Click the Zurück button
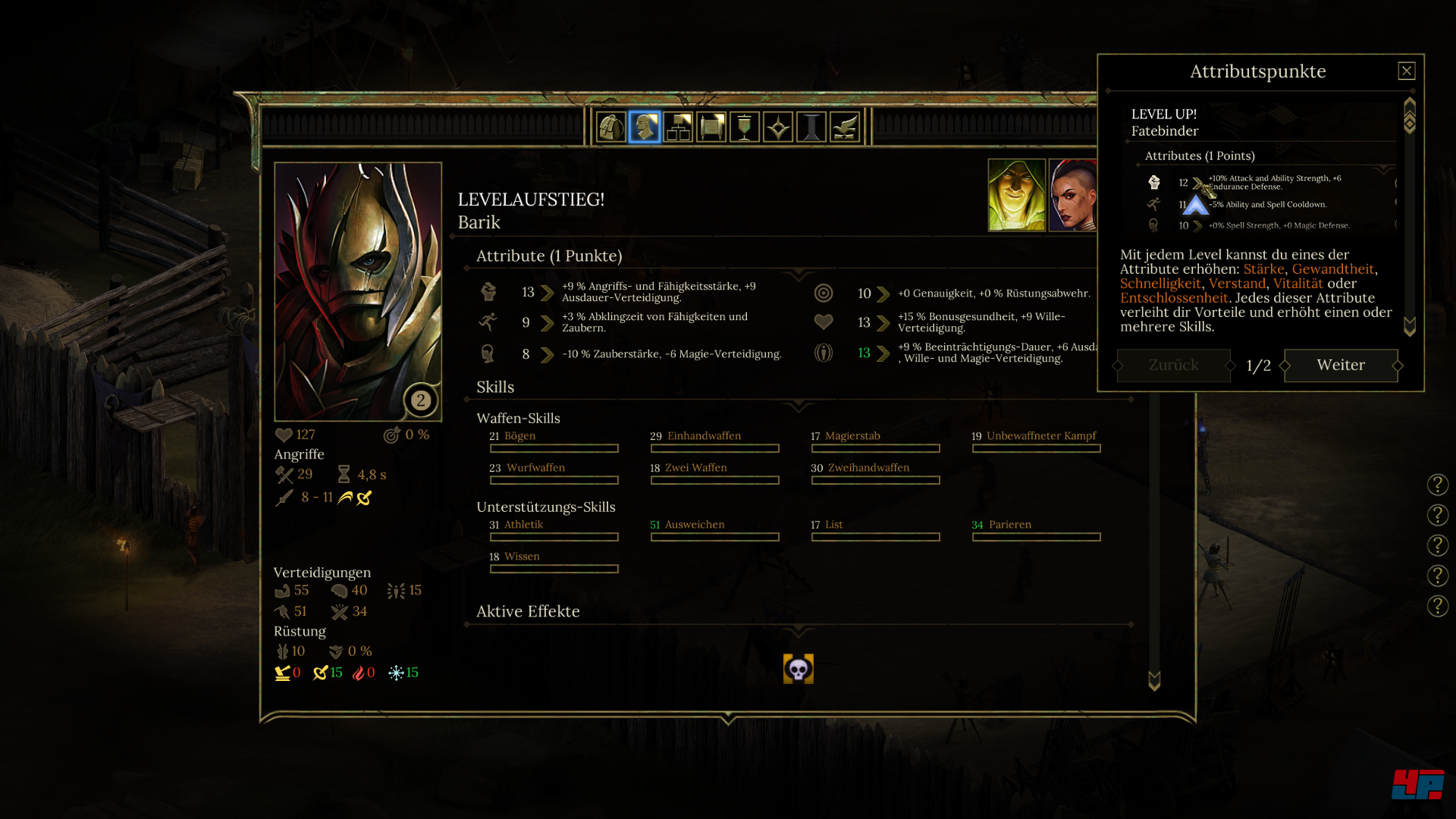The width and height of the screenshot is (1456, 819). point(1172,366)
